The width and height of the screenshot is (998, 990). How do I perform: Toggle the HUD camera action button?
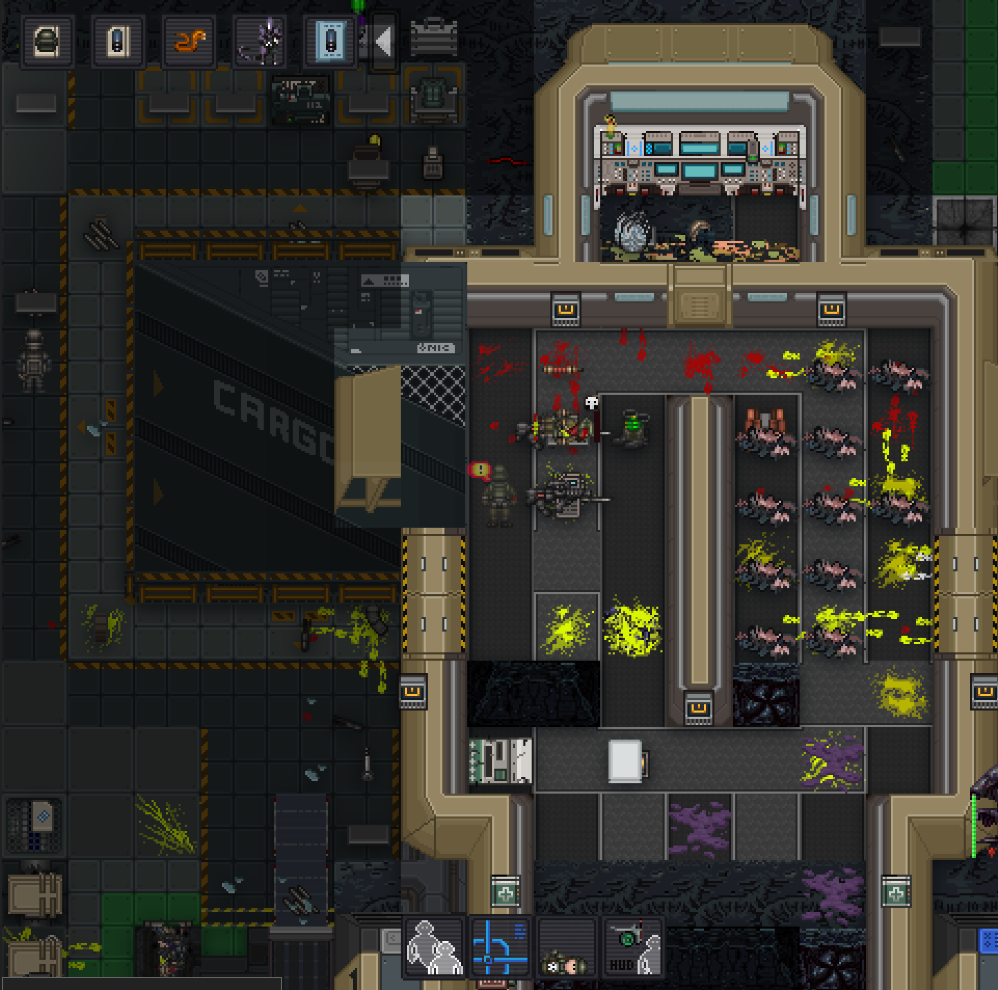pyautogui.click(x=633, y=947)
